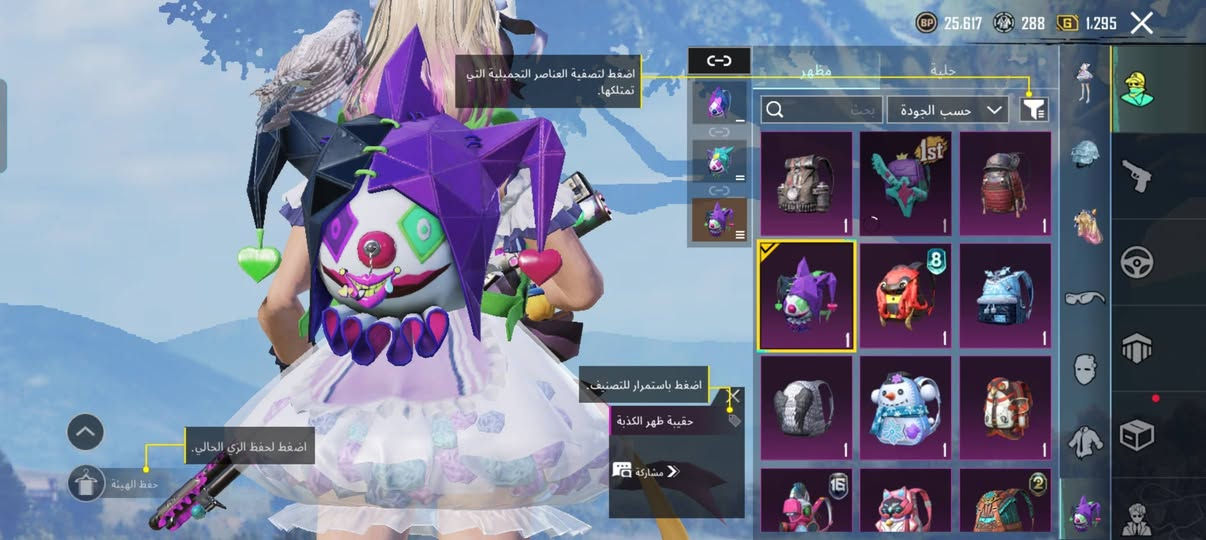Switch to the حلية tab
The height and width of the screenshot is (540, 1206).
click(944, 70)
